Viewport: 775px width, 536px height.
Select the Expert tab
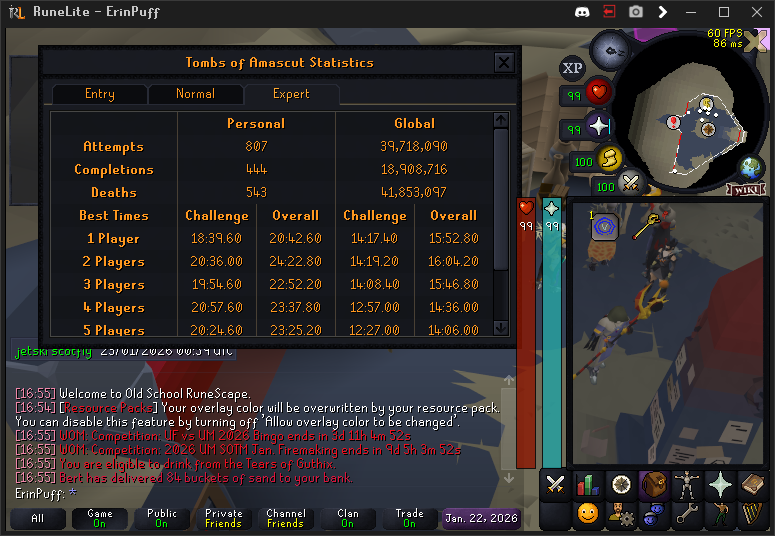(291, 94)
